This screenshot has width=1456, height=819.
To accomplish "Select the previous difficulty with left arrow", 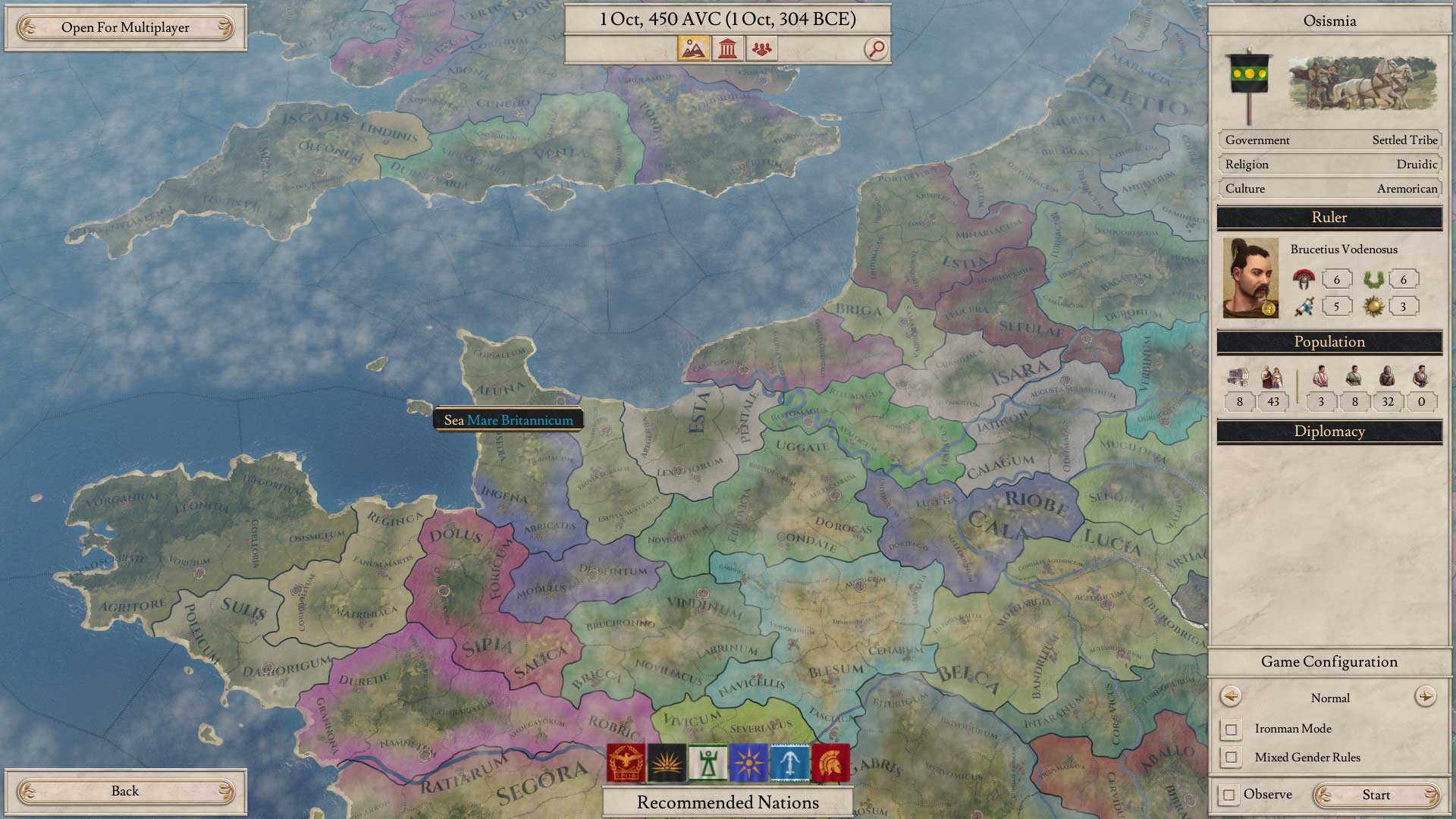I will pyautogui.click(x=1230, y=697).
